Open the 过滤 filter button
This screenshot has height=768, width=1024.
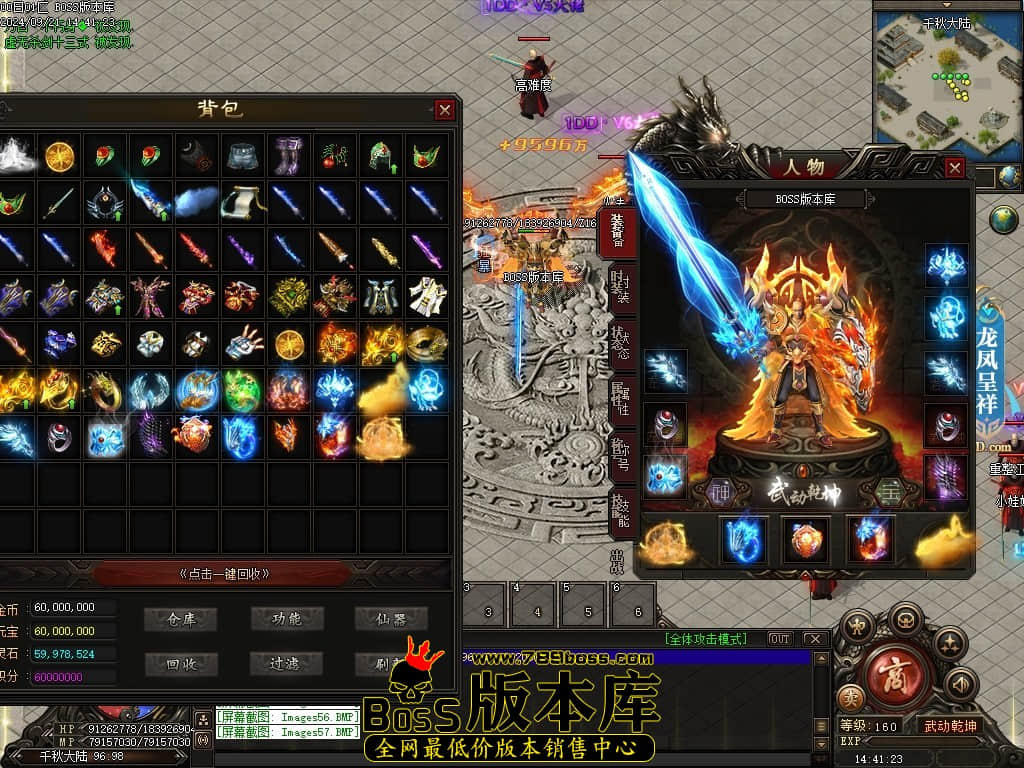point(286,663)
